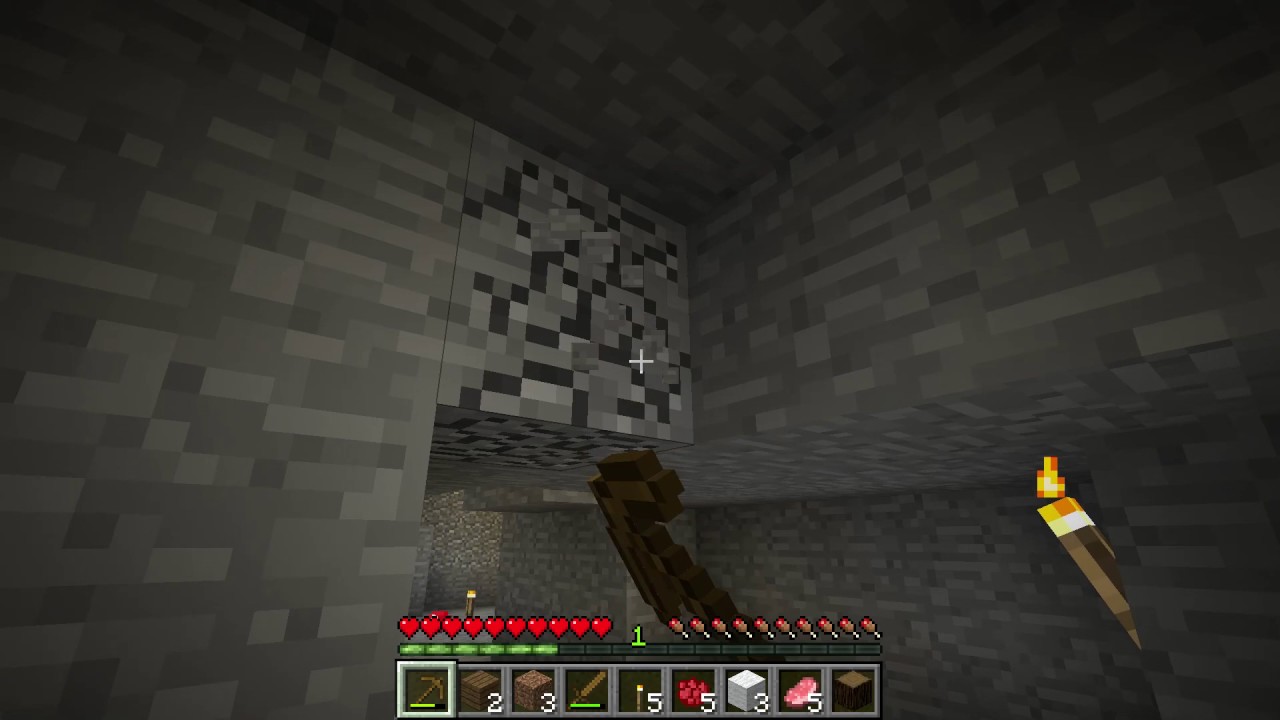Click the half heart at the health bar start
The width and height of the screenshot is (1280, 720).
406,627
